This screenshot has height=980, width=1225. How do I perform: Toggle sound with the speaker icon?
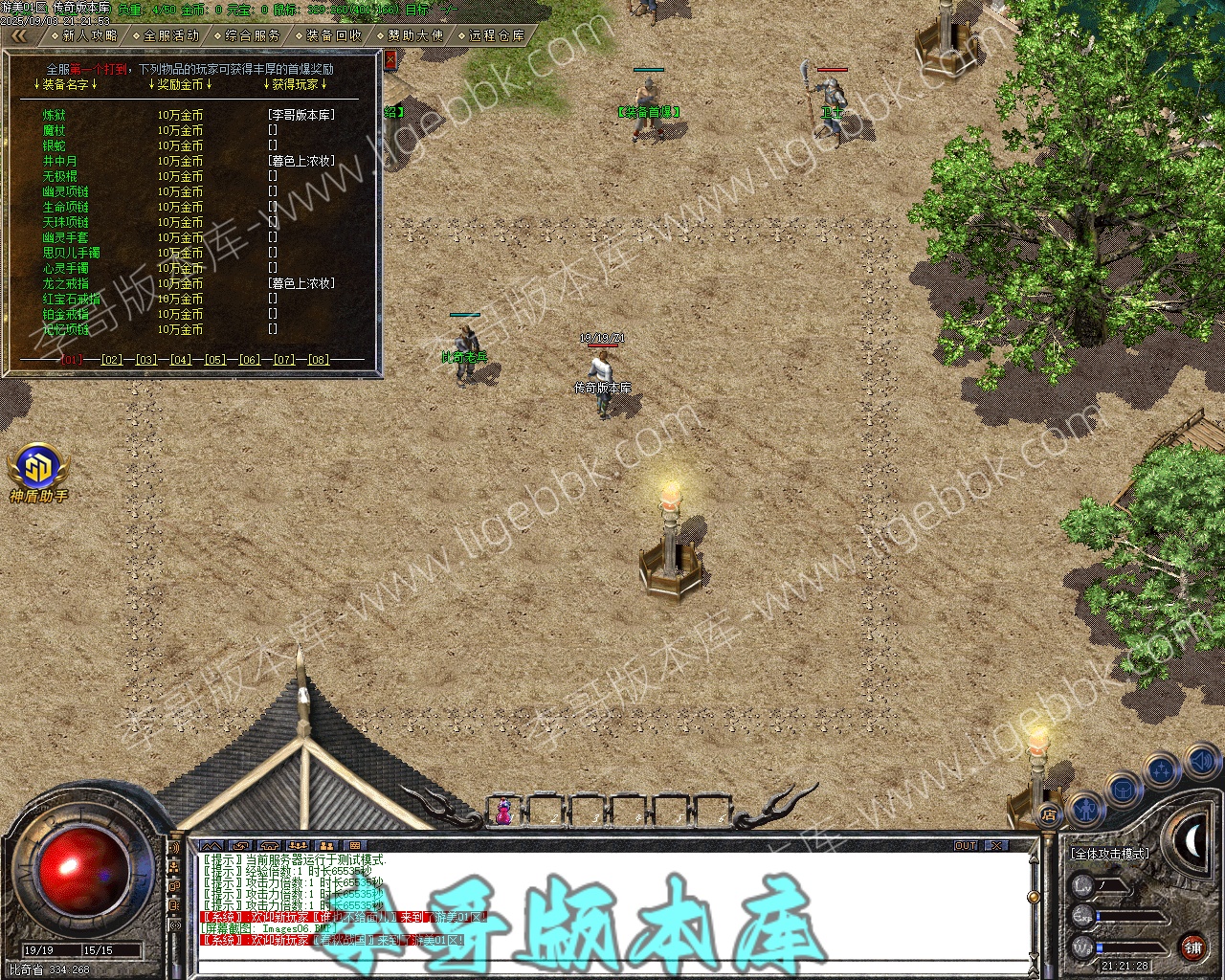pos(1202,761)
